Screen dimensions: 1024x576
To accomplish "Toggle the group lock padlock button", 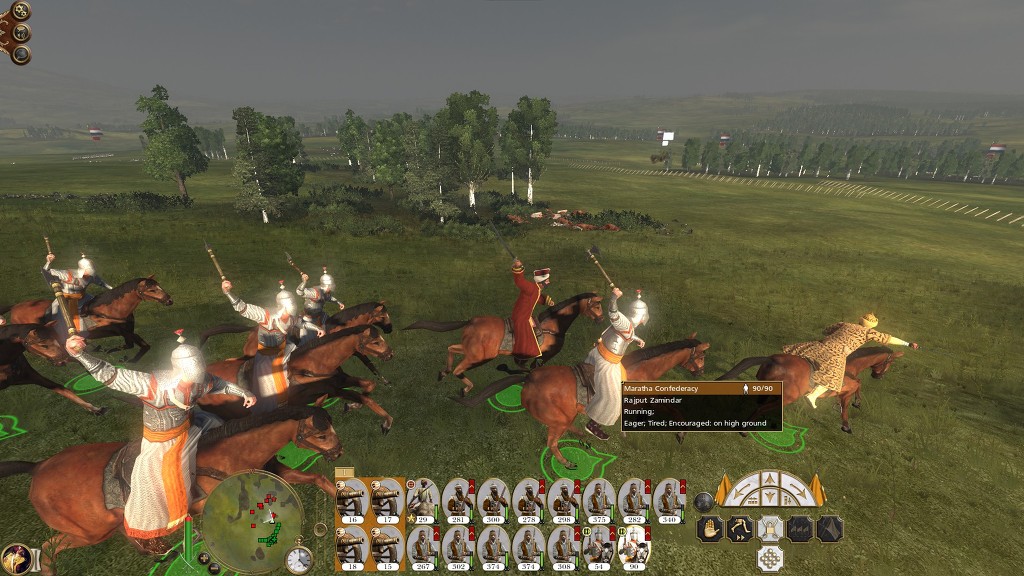I will point(770,529).
